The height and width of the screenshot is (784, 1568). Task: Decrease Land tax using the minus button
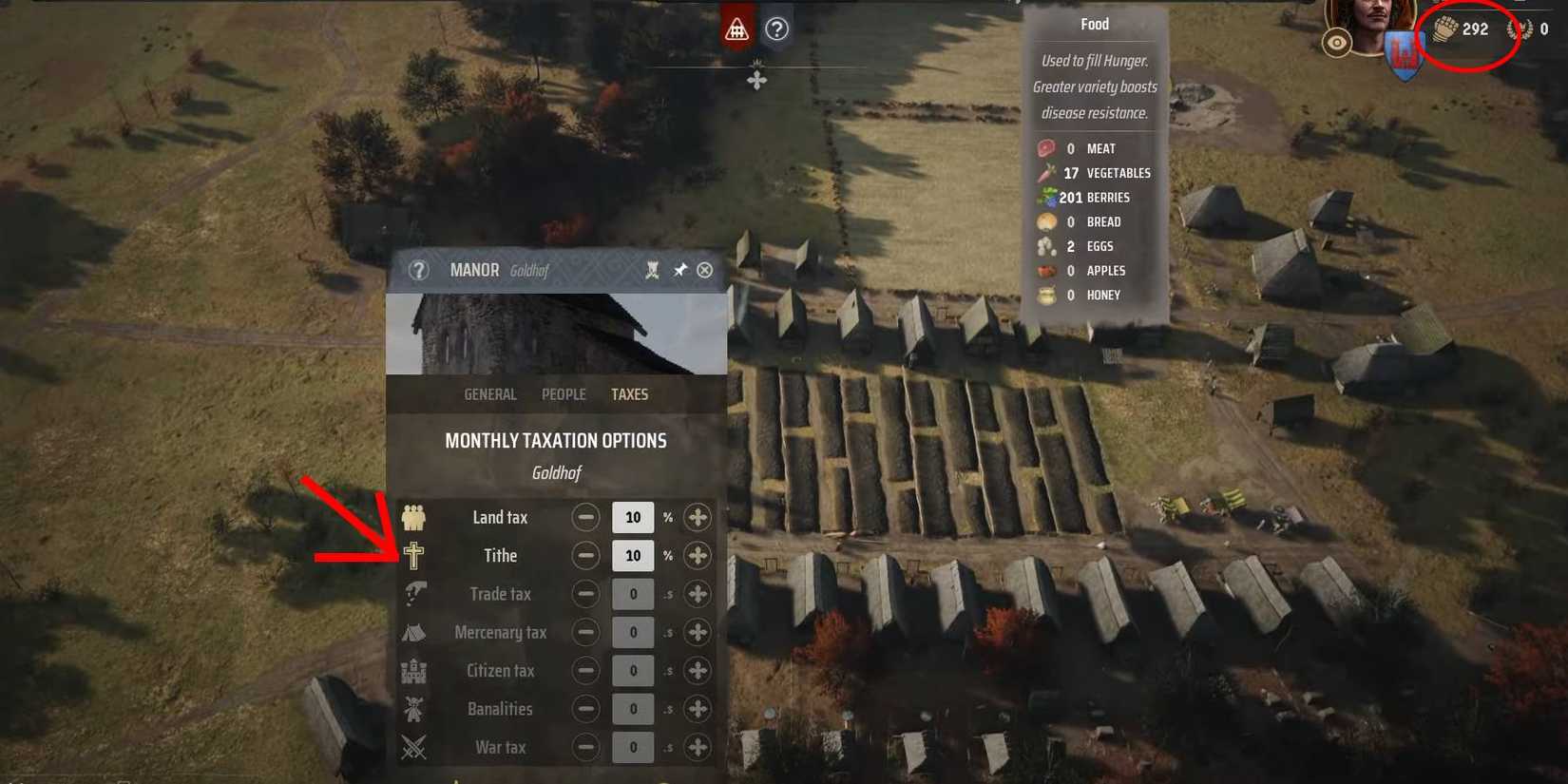point(585,517)
